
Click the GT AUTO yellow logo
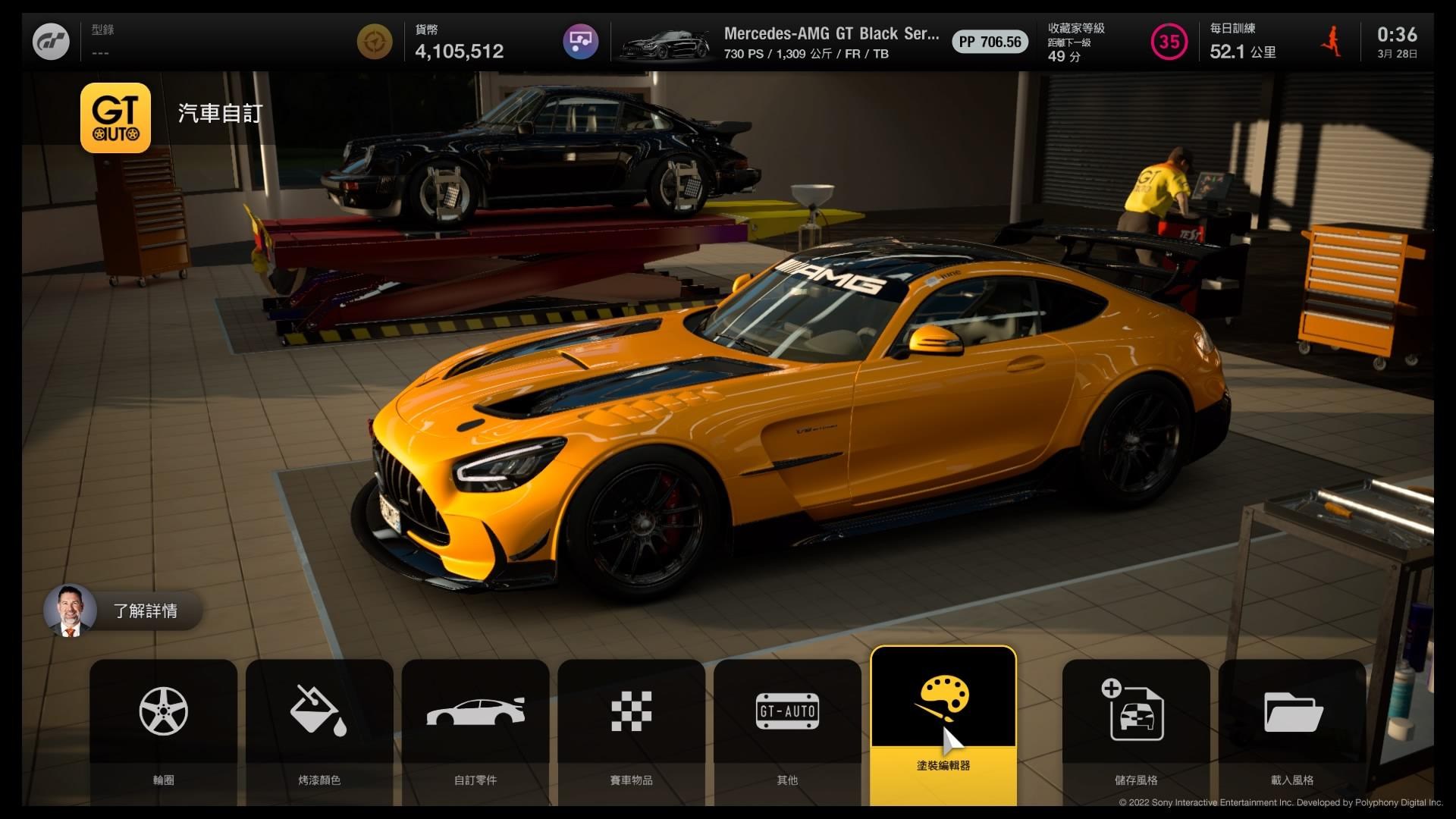coord(115,118)
